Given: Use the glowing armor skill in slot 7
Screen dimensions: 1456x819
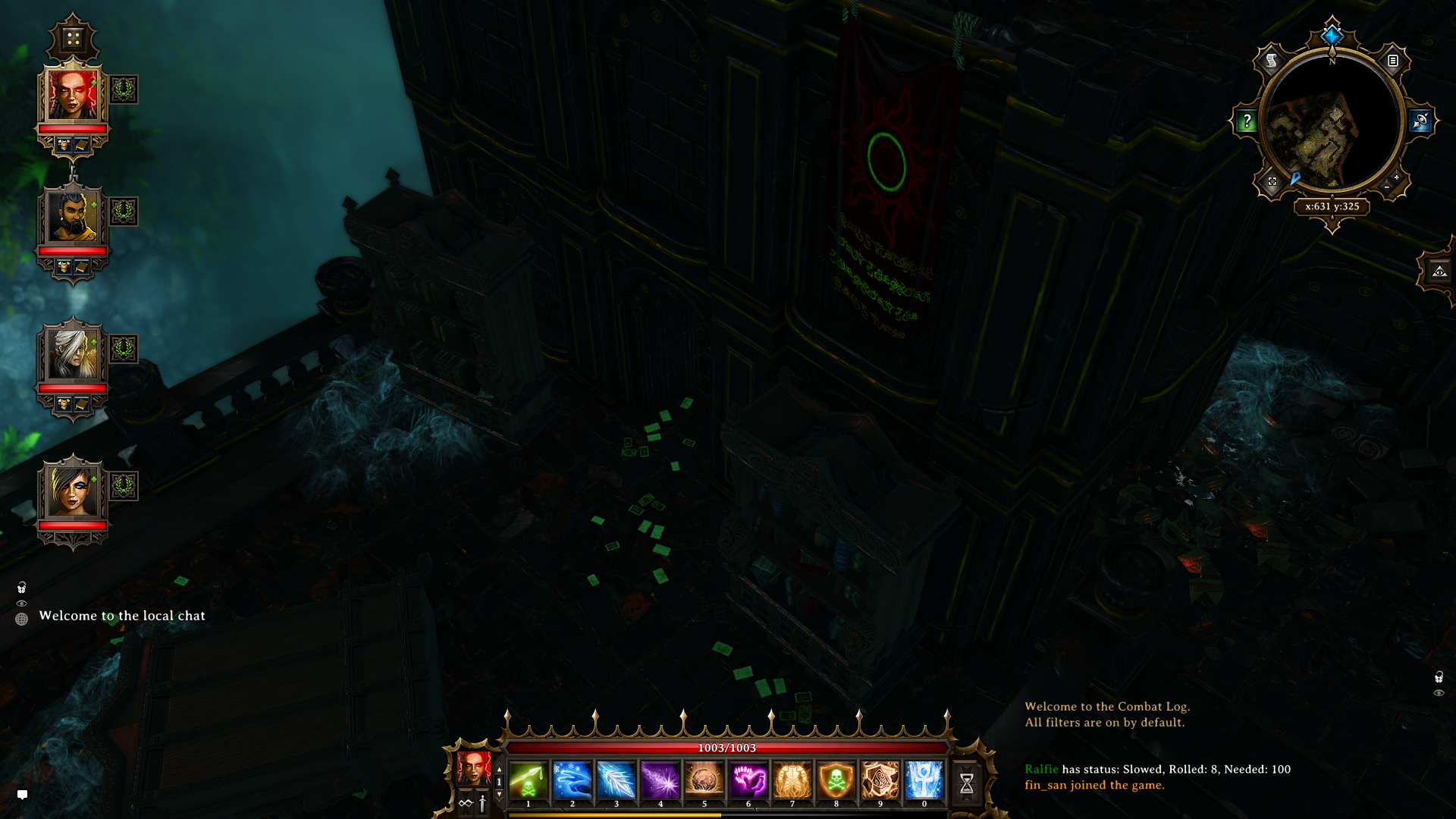Looking at the screenshot, I should 792,780.
